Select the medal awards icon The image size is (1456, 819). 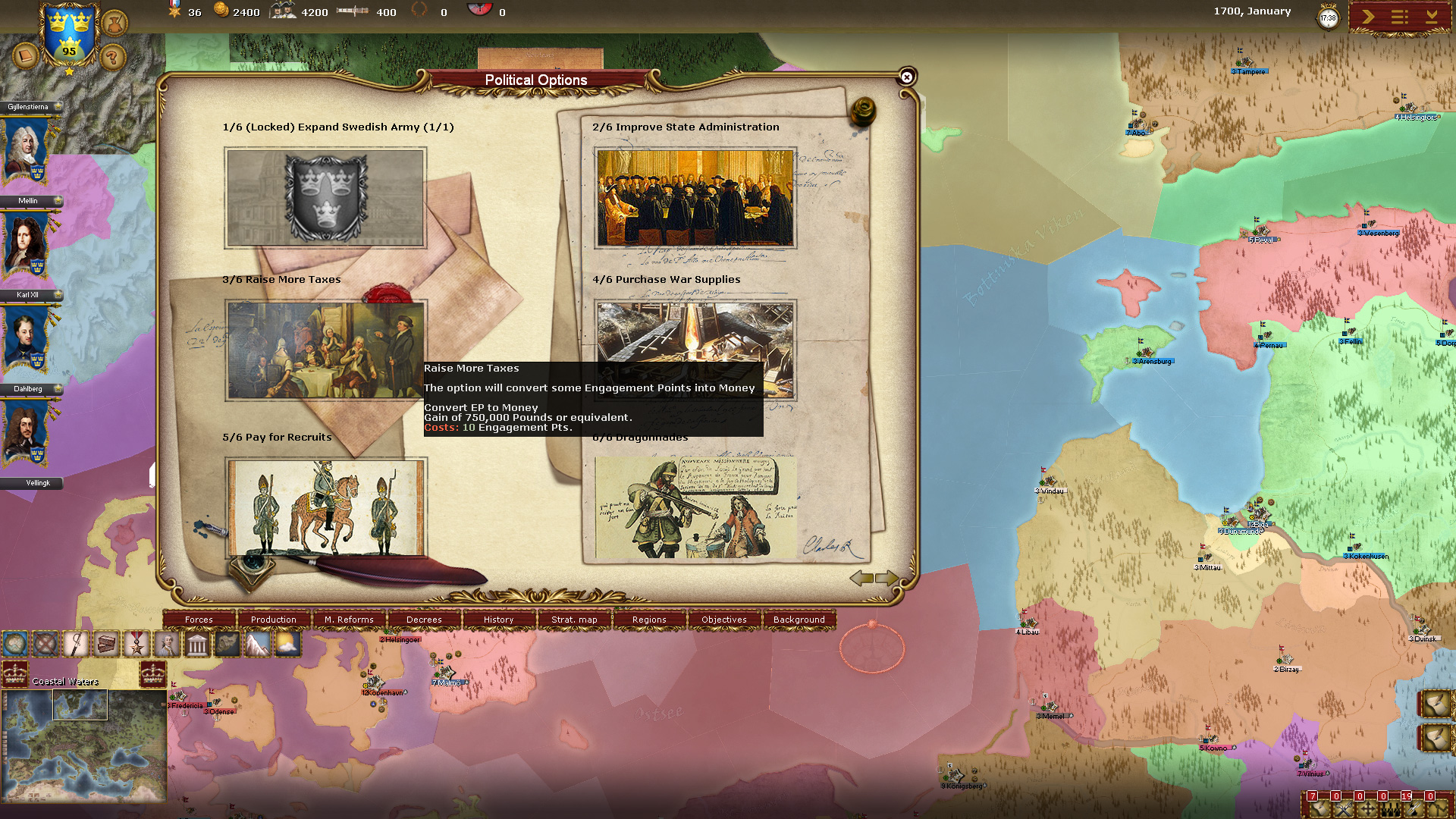pyautogui.click(x=136, y=645)
